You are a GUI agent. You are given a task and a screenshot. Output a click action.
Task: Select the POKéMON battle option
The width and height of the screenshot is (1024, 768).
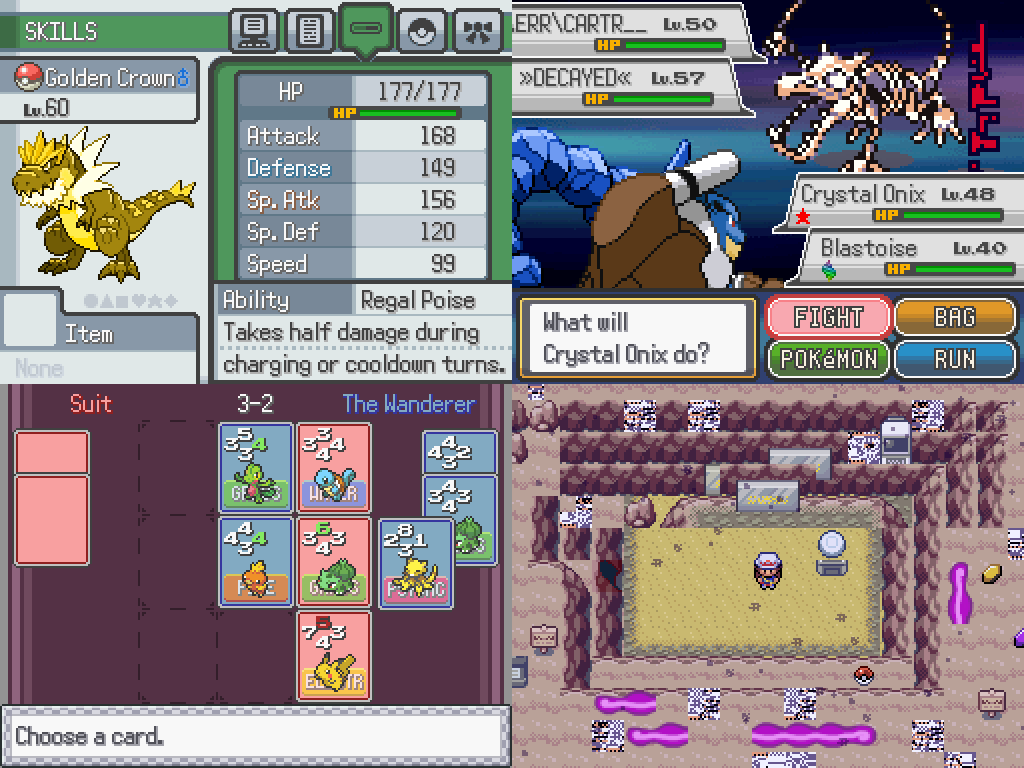(828, 360)
